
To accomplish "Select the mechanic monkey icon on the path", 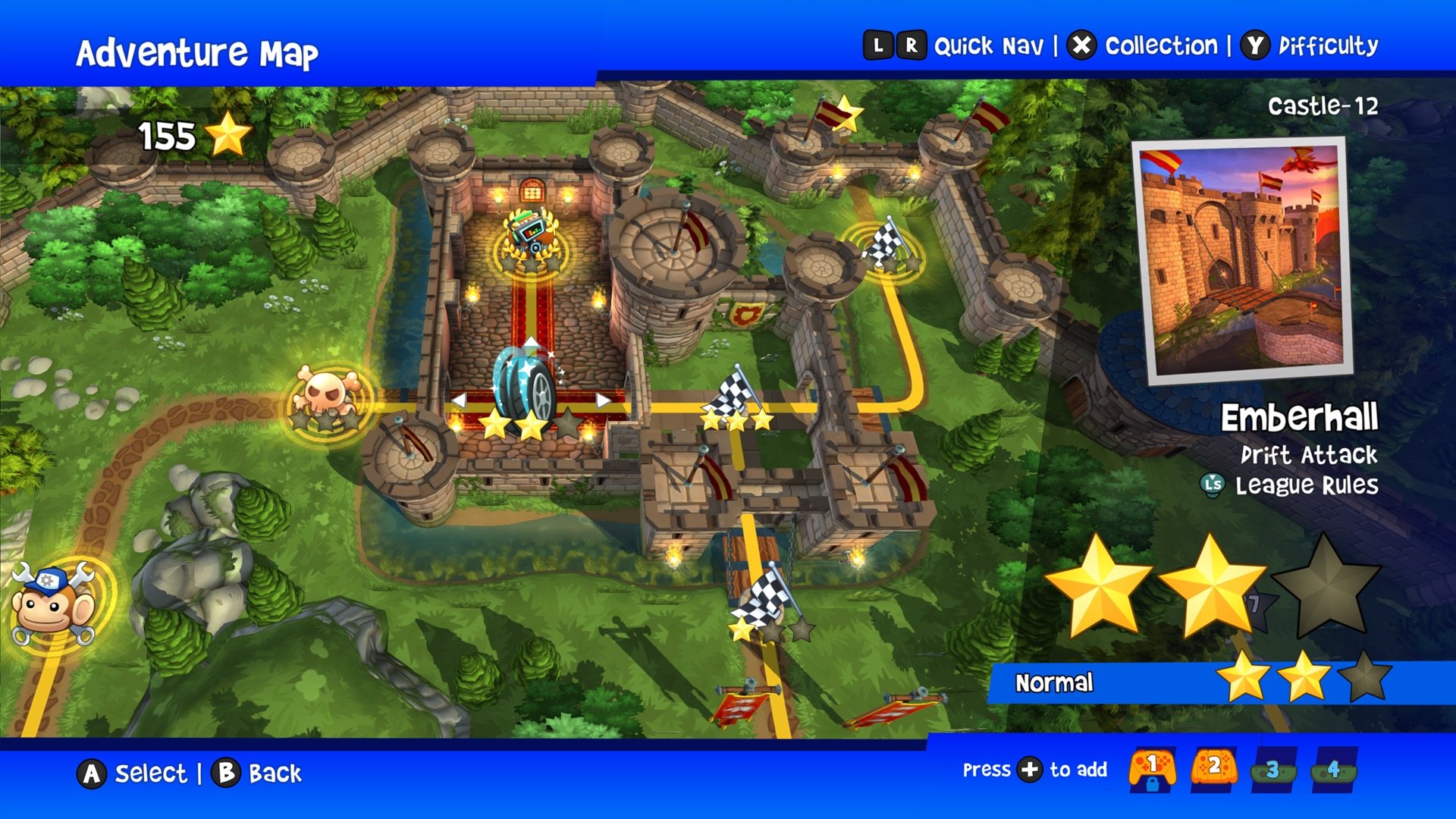I will tap(51, 603).
